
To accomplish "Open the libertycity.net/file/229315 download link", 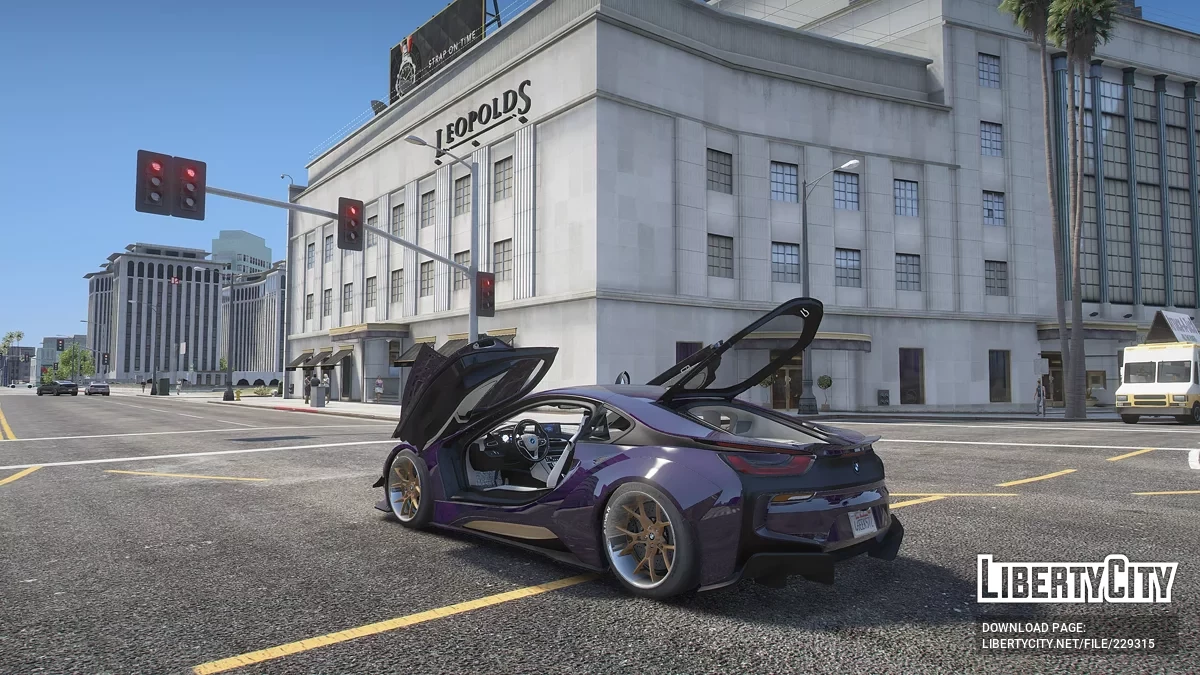I will point(1068,644).
